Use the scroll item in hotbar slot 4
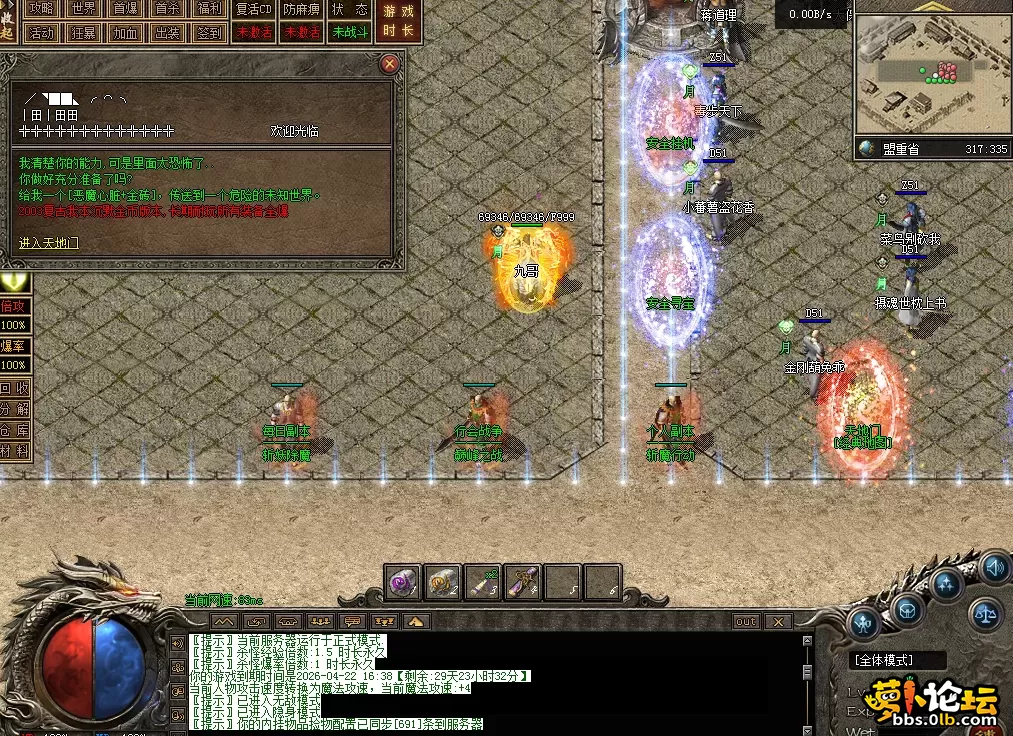Image resolution: width=1013 pixels, height=736 pixels. (523, 582)
